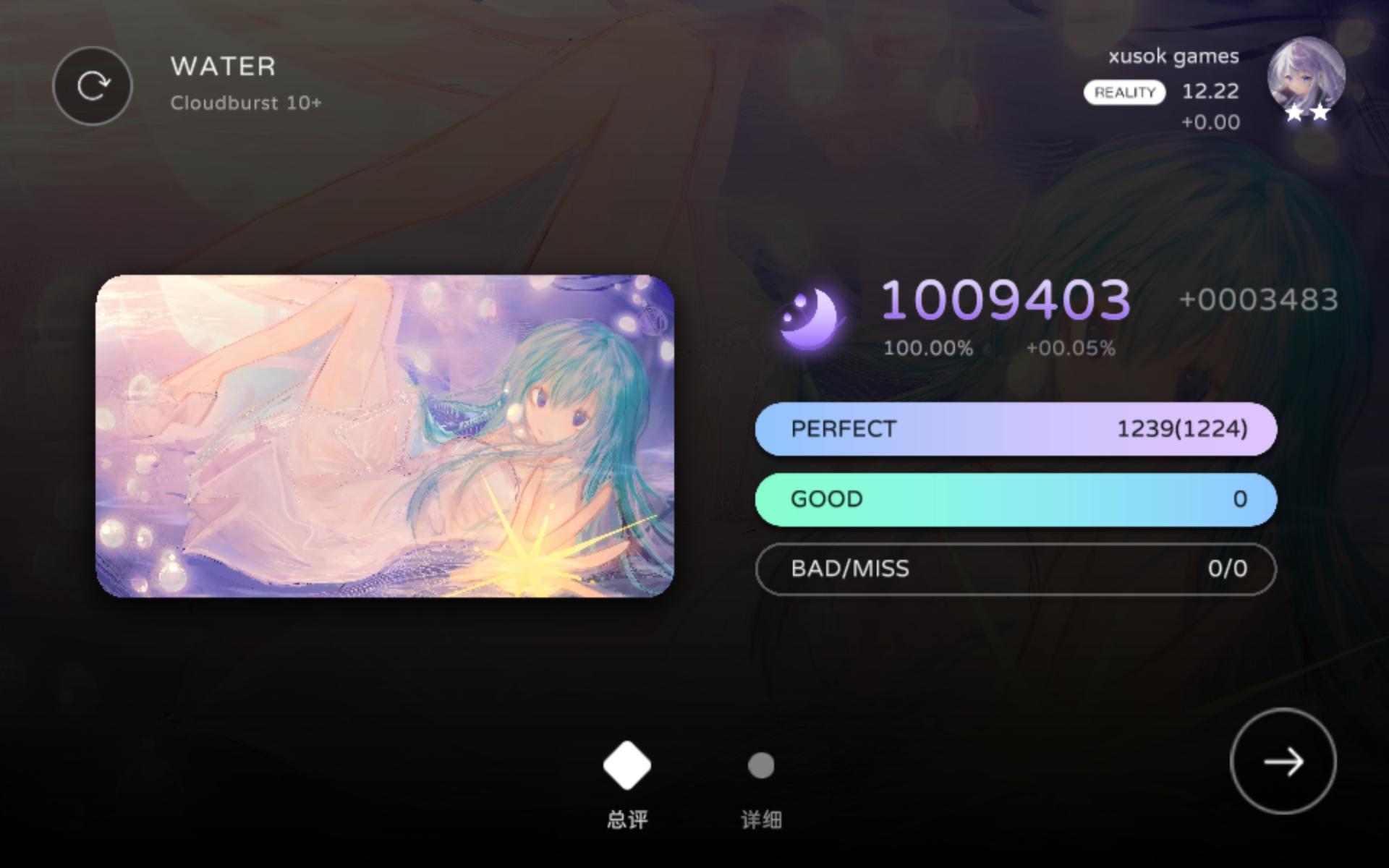Image resolution: width=1389 pixels, height=868 pixels.
Task: Click the xusok games username
Action: pyautogui.click(x=1174, y=56)
